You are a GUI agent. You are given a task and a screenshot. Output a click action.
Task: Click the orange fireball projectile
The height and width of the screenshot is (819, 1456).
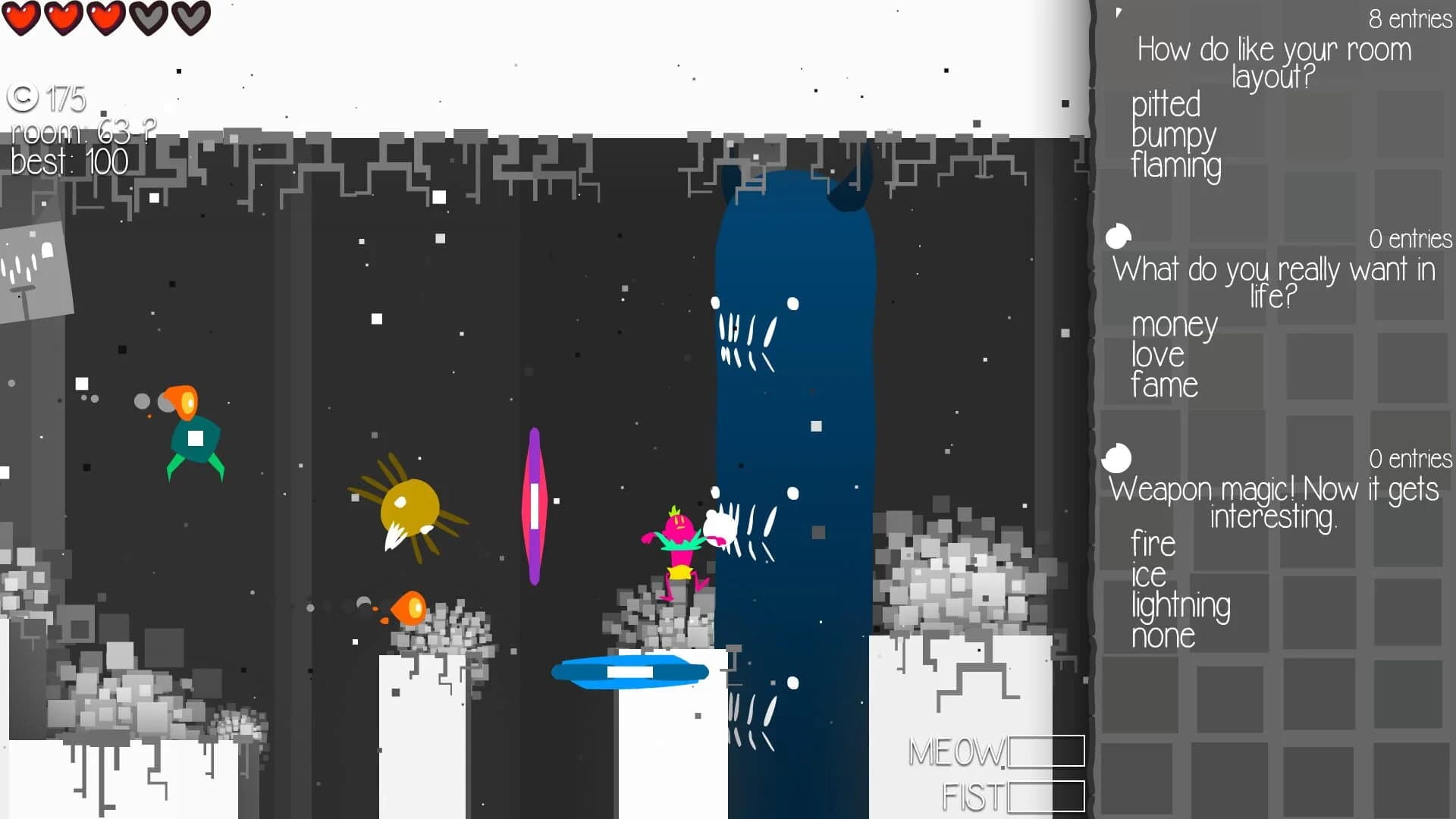[407, 607]
